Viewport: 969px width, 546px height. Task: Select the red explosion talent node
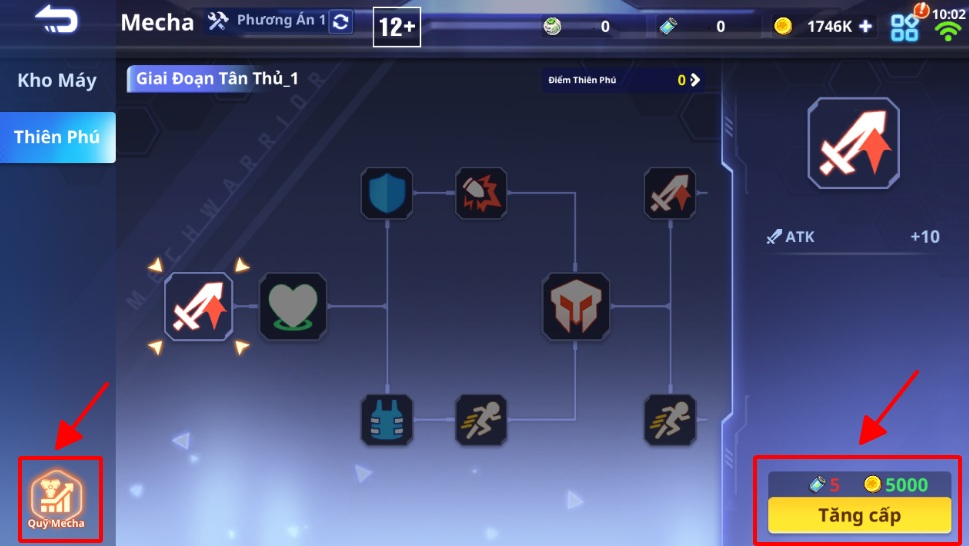[481, 193]
